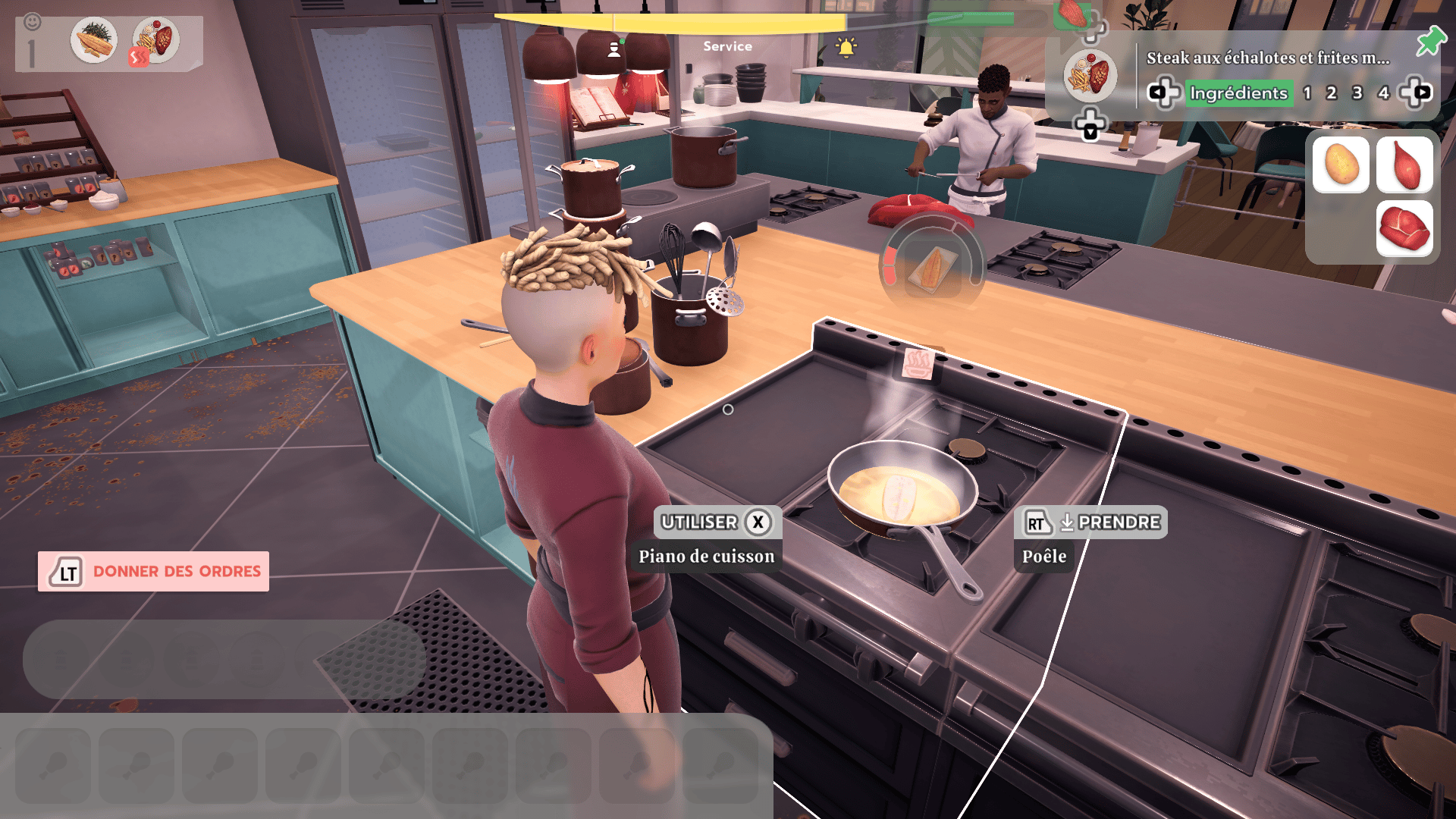Select the shallot ingredient icon

point(1407,166)
